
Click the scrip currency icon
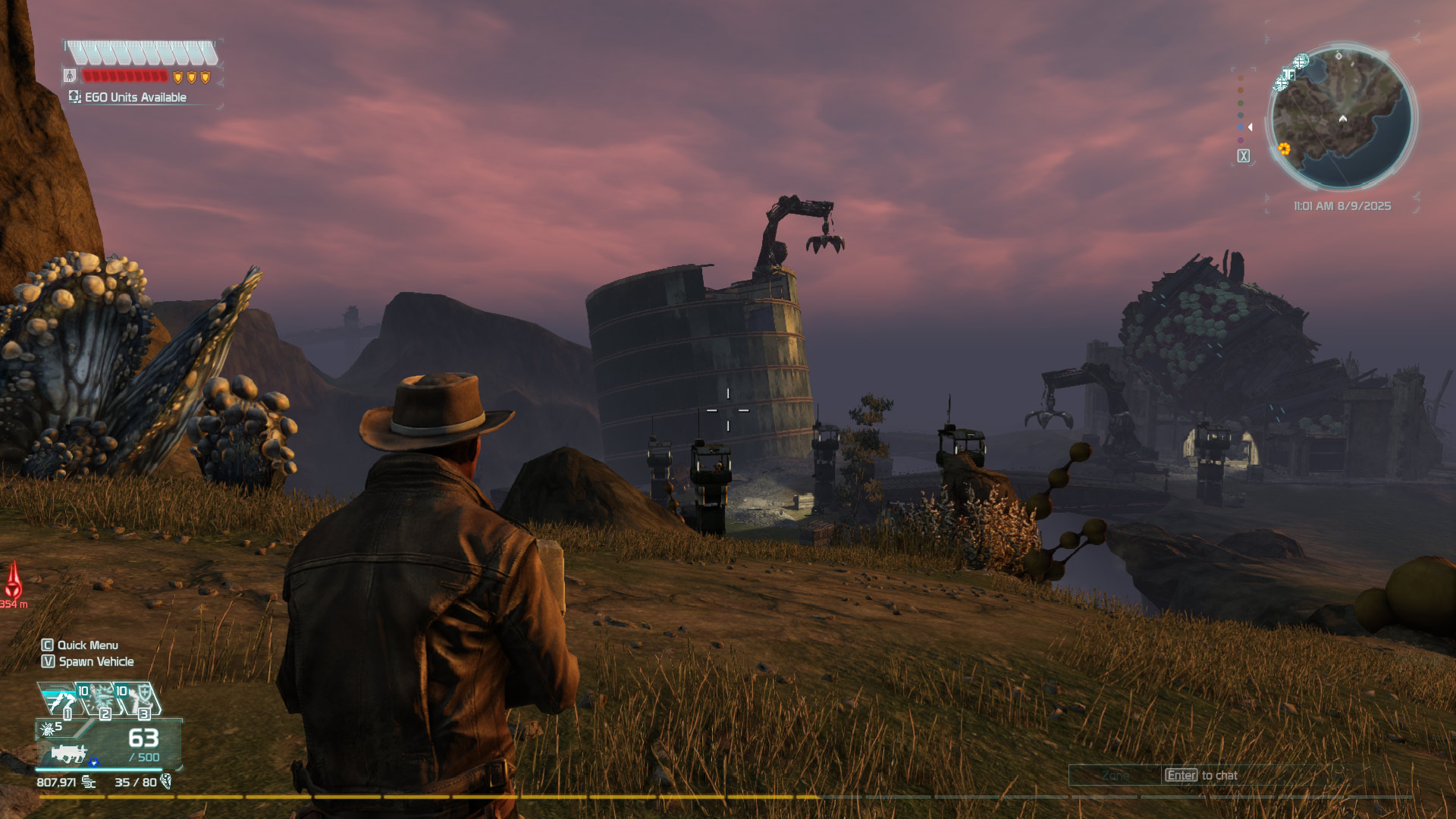[x=89, y=782]
